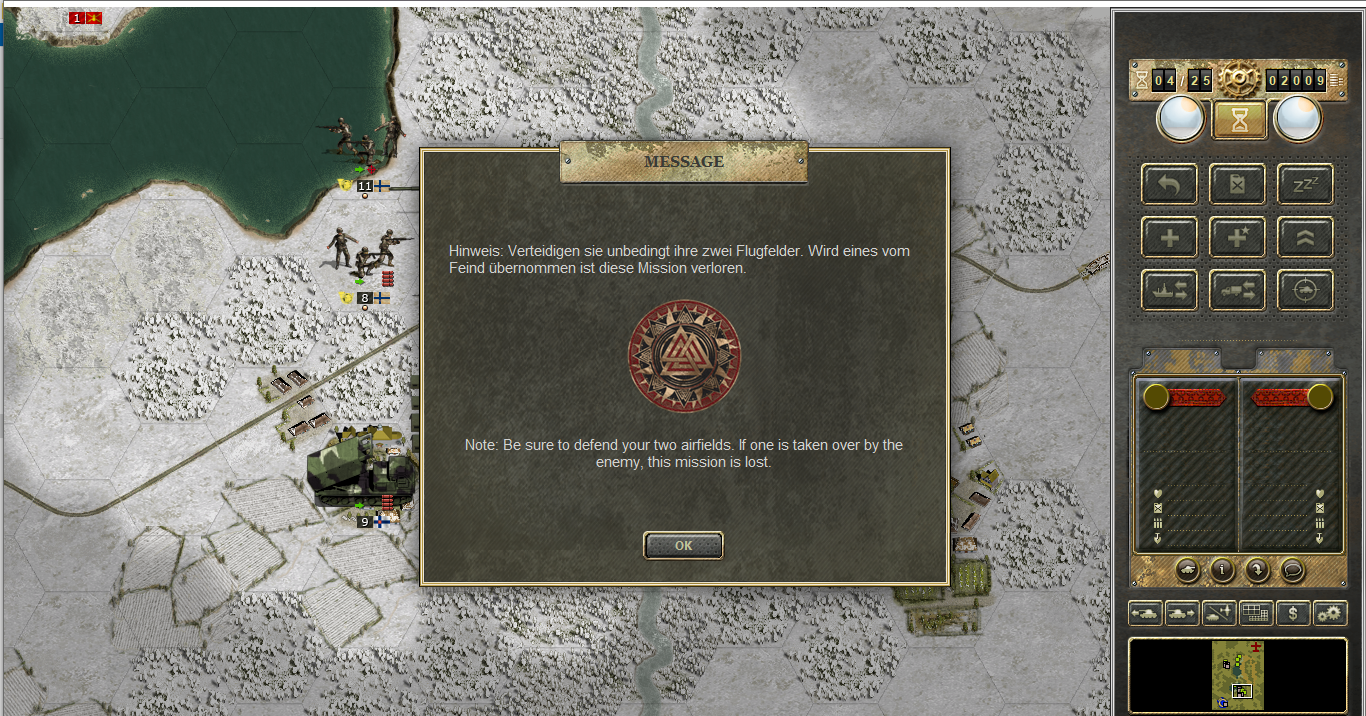Choose the plus-with-star elite replacements button
Screen dimensions: 1366x716
click(1237, 237)
